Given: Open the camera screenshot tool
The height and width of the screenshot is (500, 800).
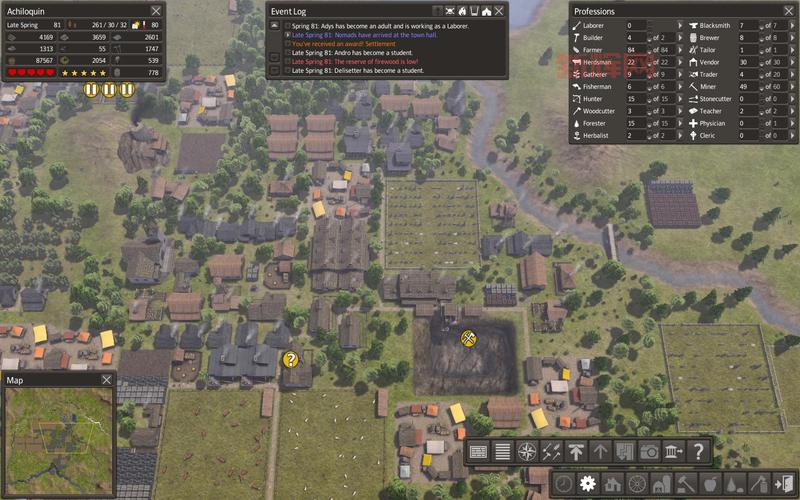Looking at the screenshot, I should 650,451.
